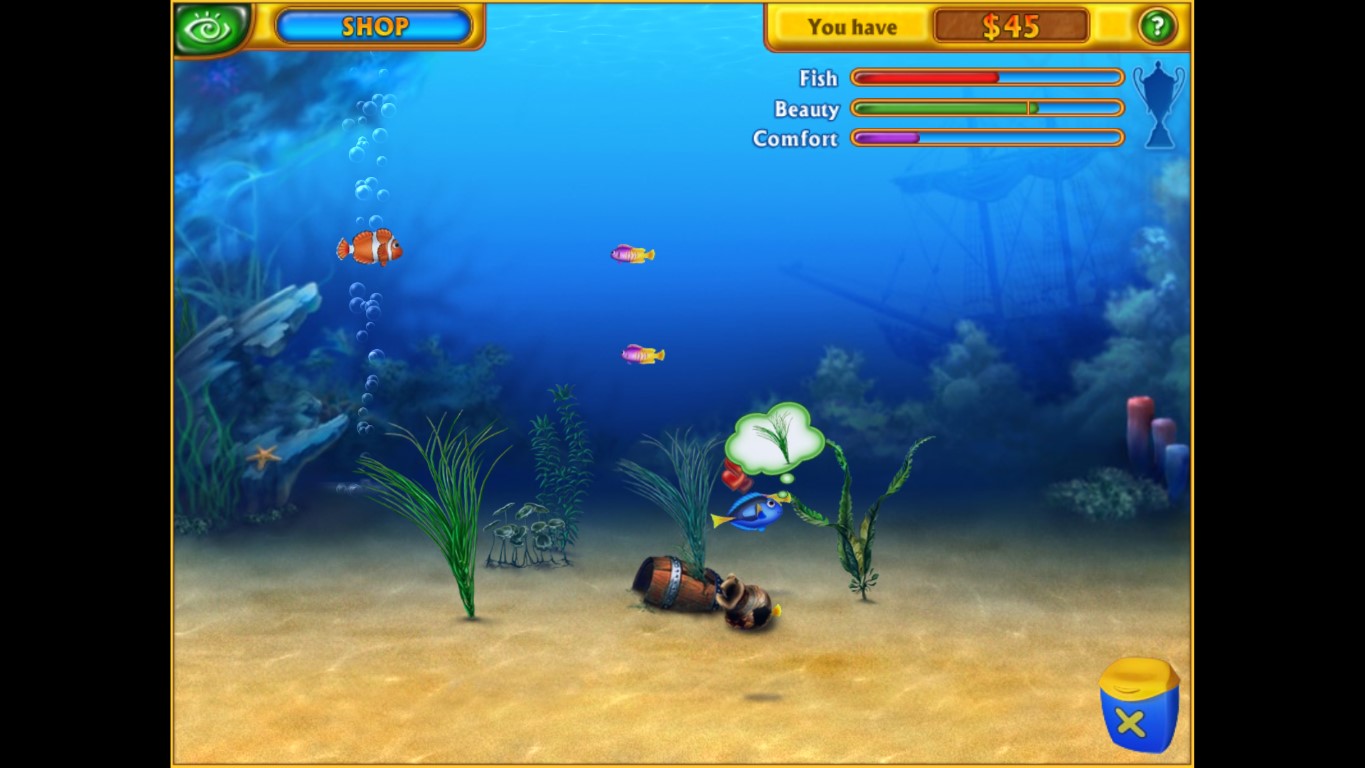
Task: Select the upper purple-yellow wrasse fish
Action: pos(630,253)
